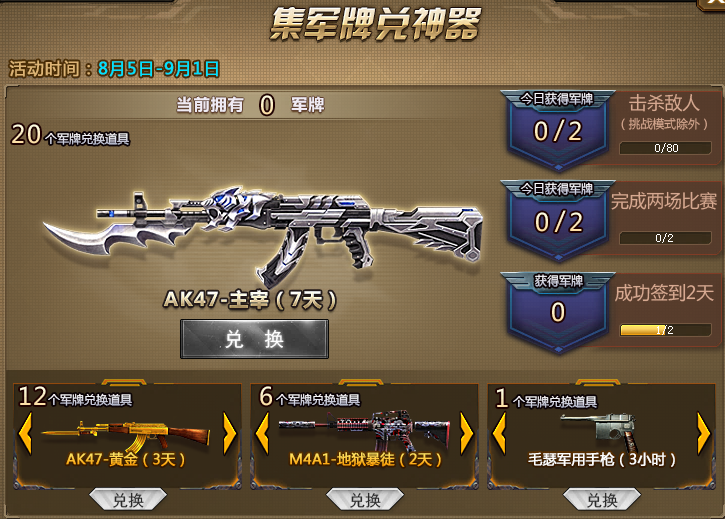Show previous item in the M4A1-地狱暴徒 panel
Viewport: 725px width, 519px height.
(x=264, y=433)
